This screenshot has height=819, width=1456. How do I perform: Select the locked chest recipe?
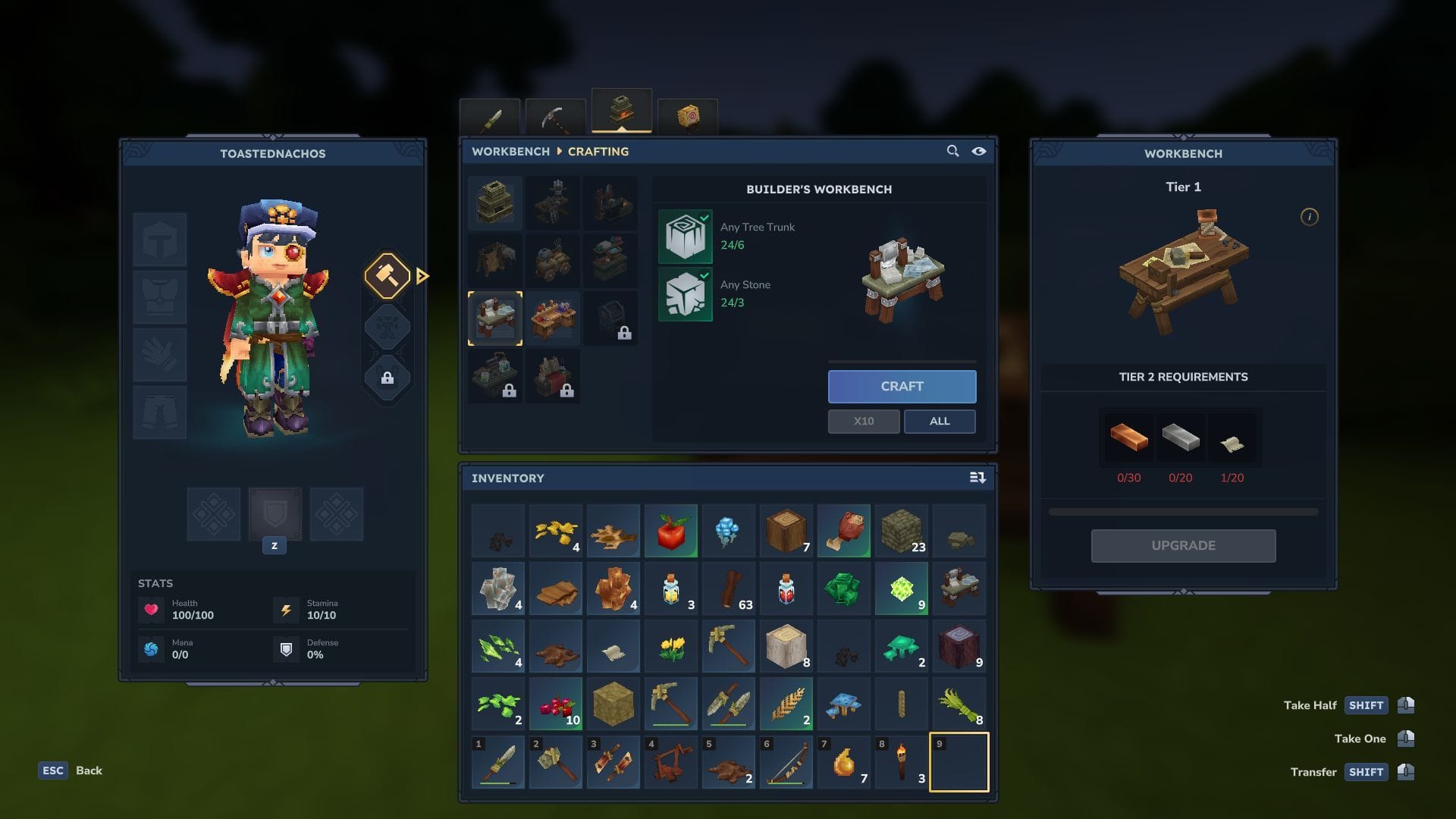612,318
